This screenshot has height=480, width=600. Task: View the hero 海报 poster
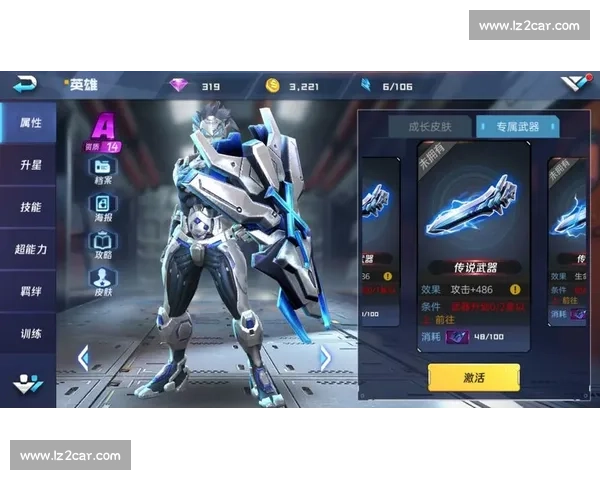(x=103, y=206)
